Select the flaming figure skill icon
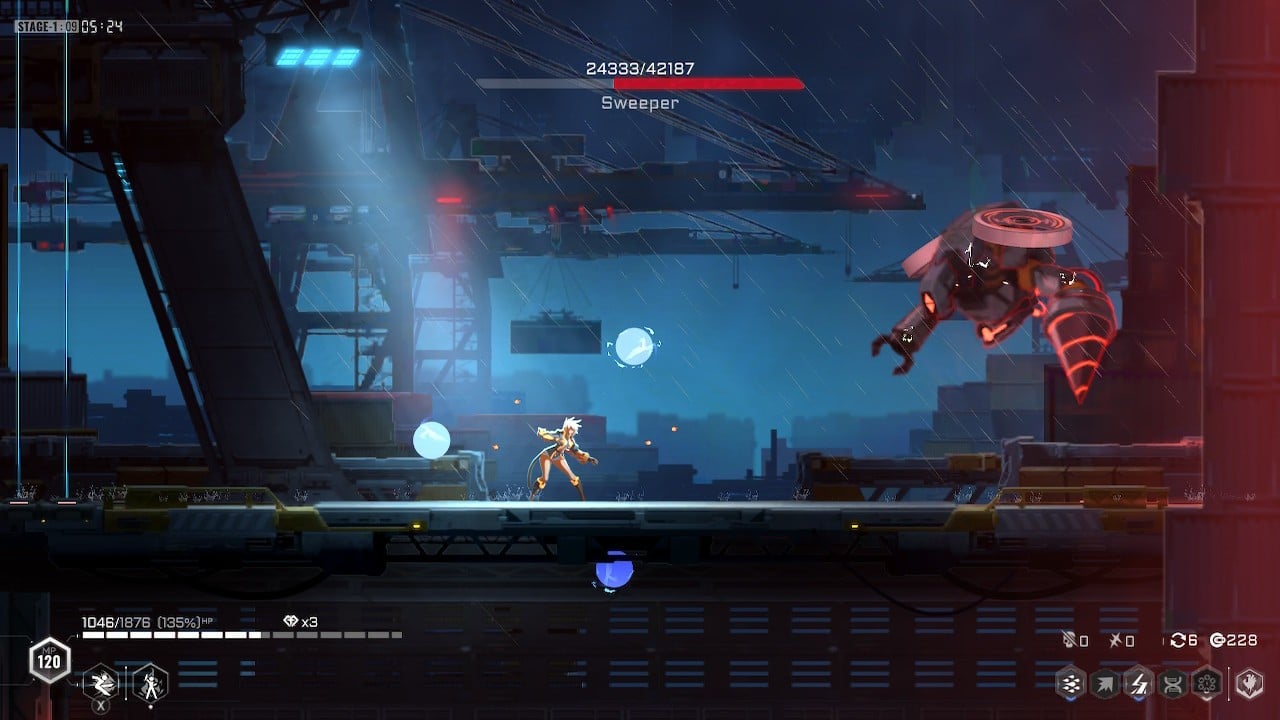Screen dimensions: 1280x720 (150, 684)
